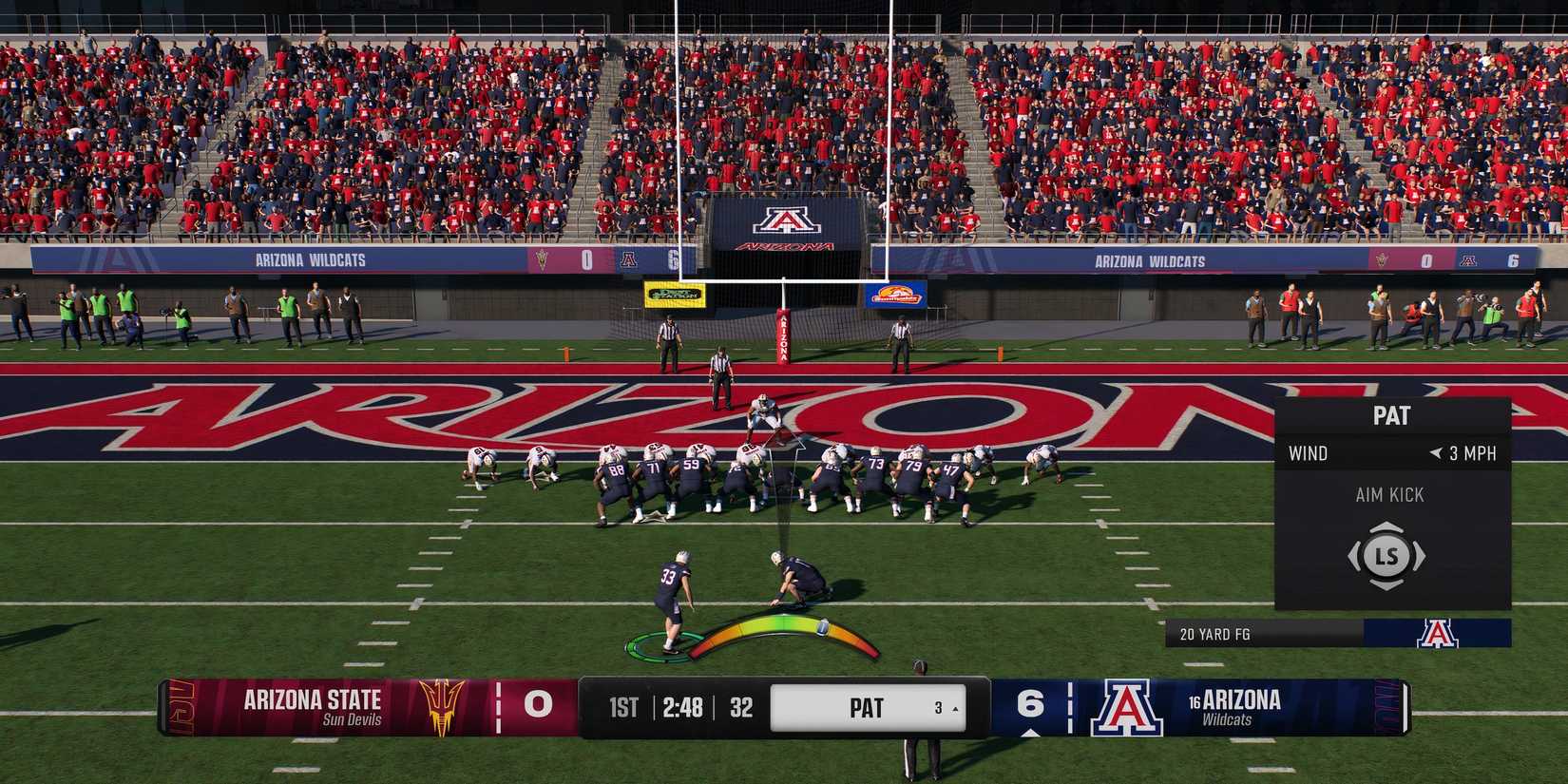Expand the caret under Arizona's score of 6
Screen dimensions: 1568x784
click(1031, 732)
